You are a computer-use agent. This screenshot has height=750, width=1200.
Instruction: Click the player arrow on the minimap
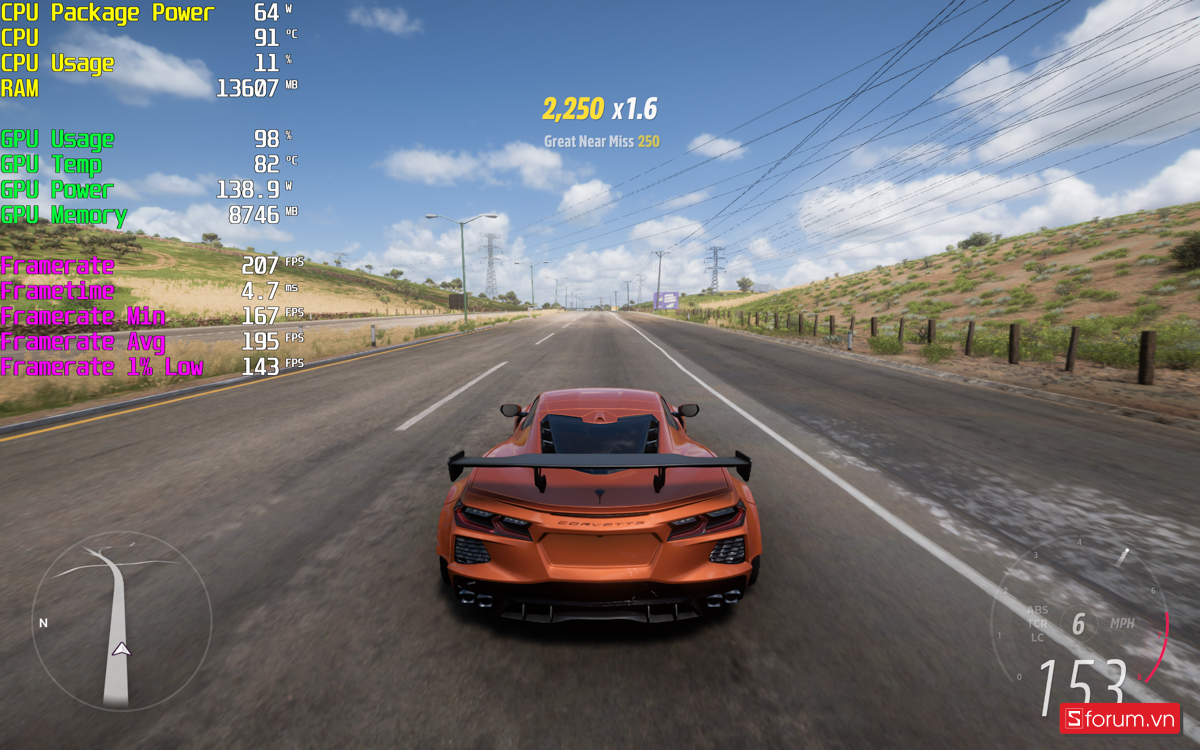point(121,649)
